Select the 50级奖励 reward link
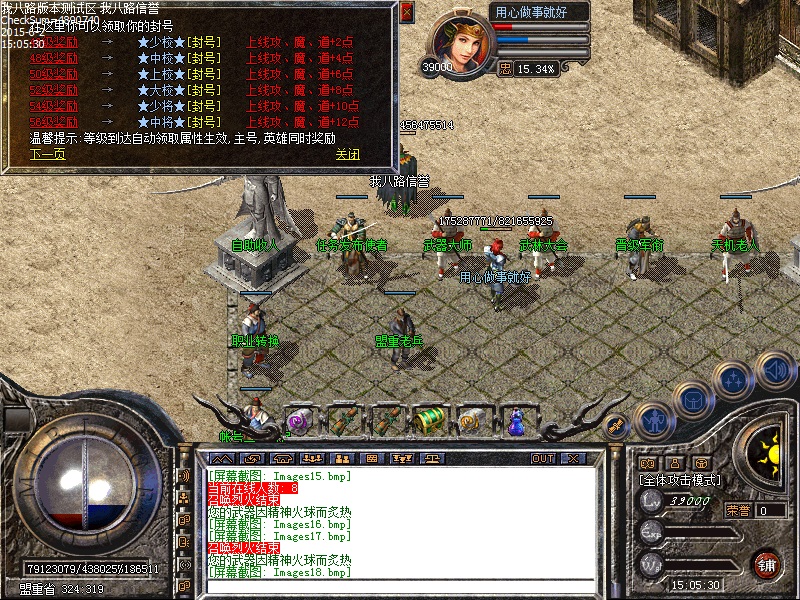Viewport: 800px width, 600px height. point(52,75)
